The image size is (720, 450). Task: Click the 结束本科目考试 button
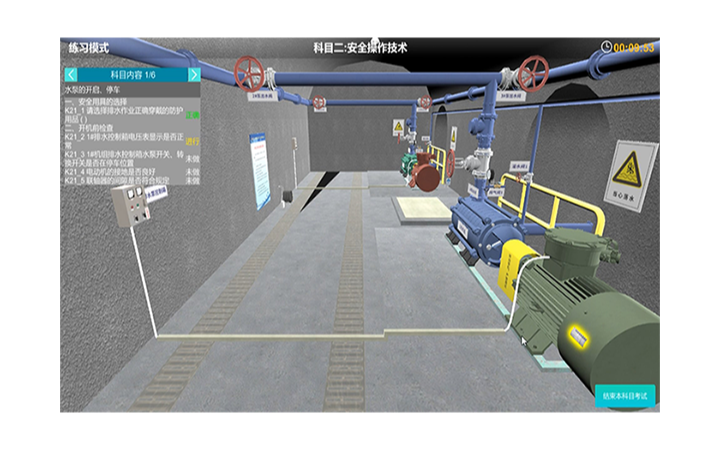tap(625, 396)
